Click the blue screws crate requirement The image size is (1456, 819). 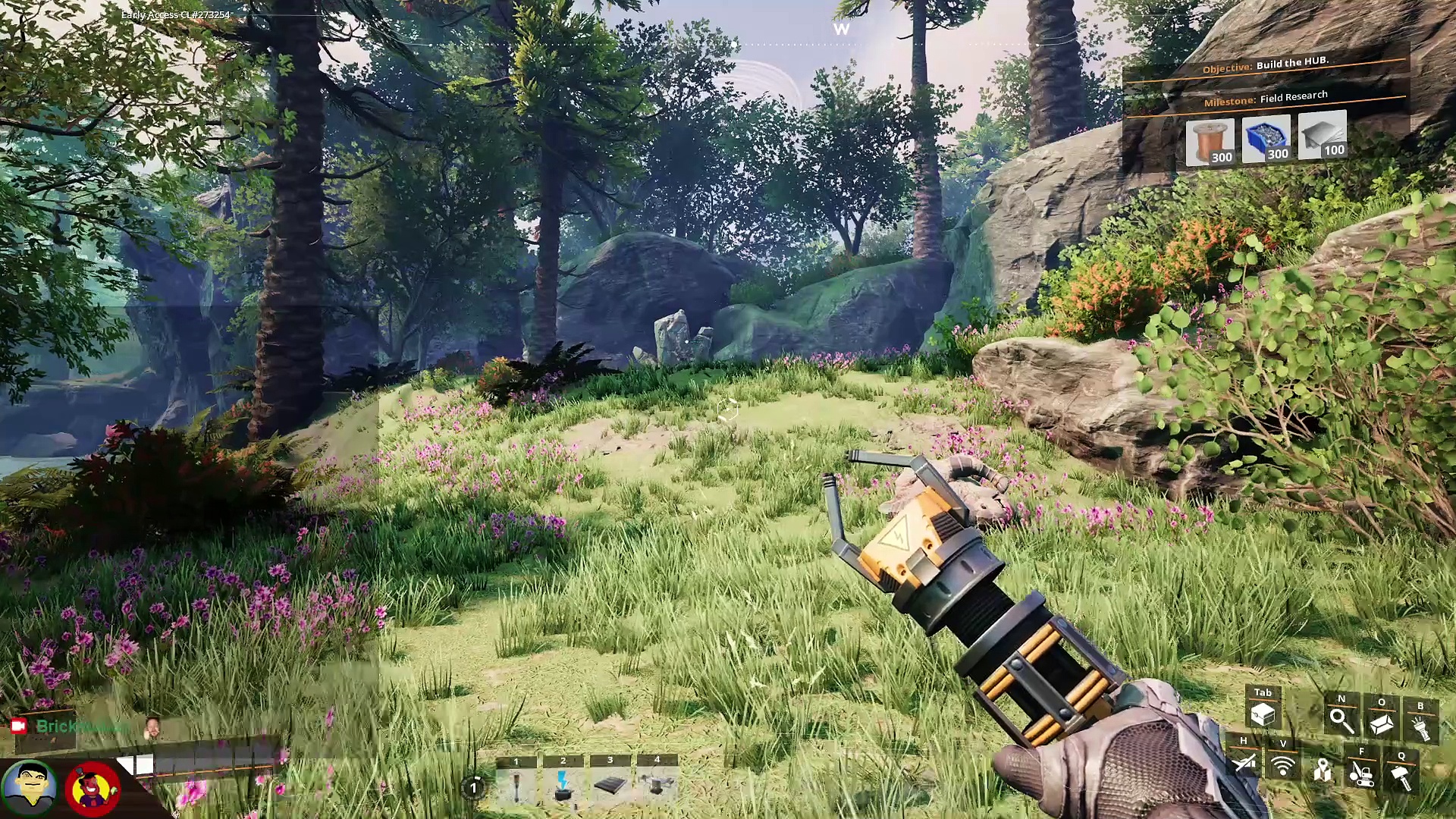(1266, 139)
